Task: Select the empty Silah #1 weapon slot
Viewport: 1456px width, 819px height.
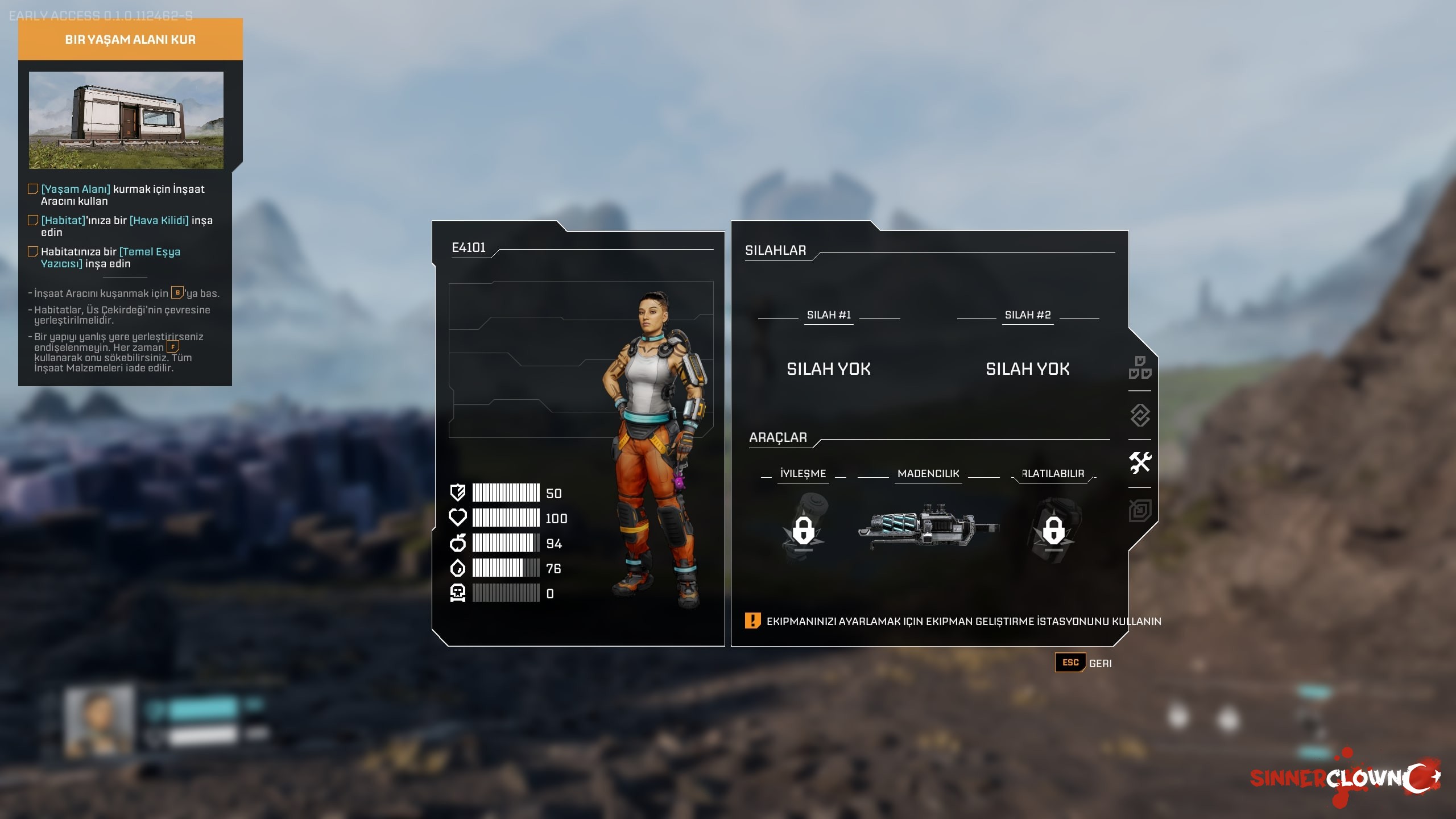Action: tap(829, 369)
